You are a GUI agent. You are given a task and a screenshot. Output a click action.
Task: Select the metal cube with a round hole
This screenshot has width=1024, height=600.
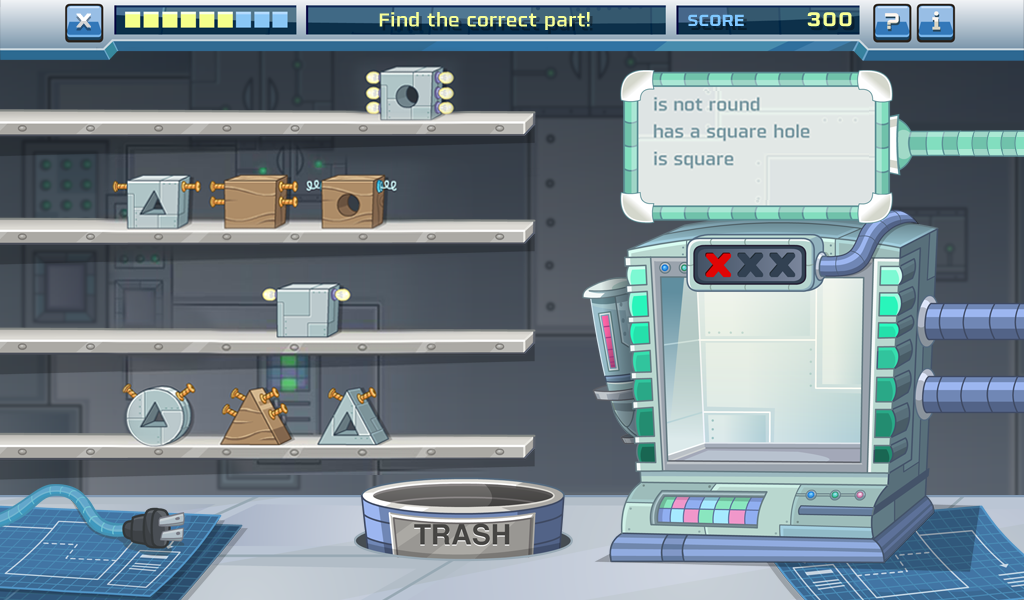coord(410,94)
